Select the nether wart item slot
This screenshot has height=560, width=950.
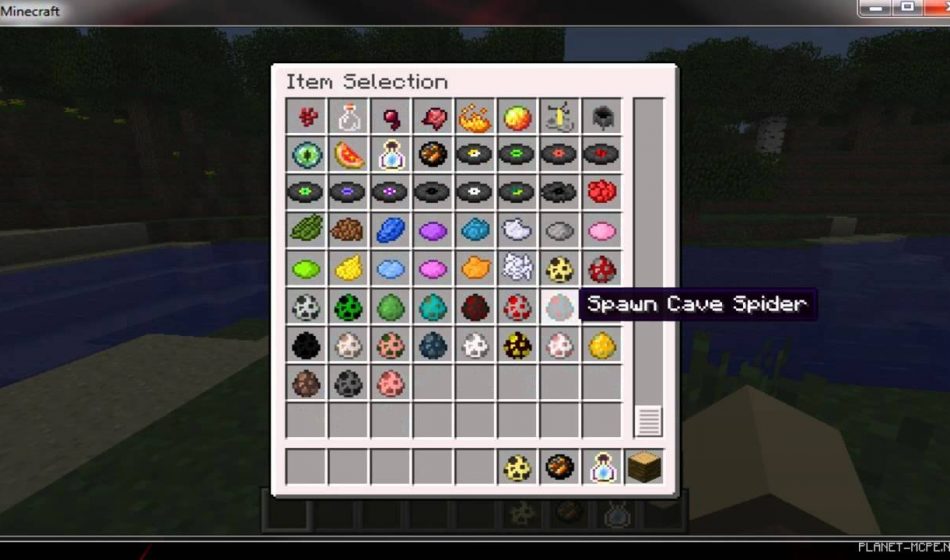click(x=307, y=117)
